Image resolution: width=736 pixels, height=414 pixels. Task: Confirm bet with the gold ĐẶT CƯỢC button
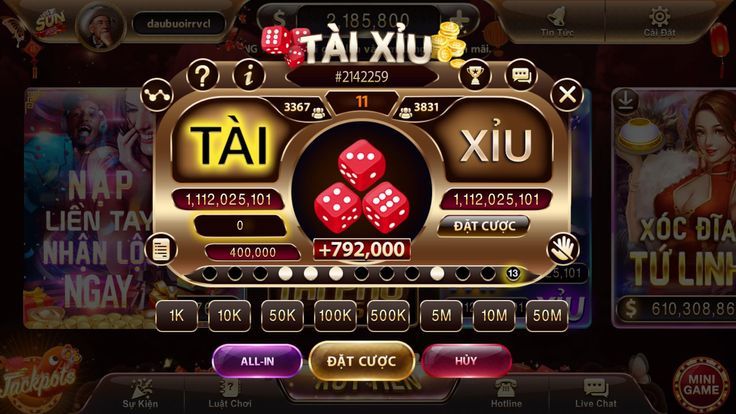click(362, 359)
